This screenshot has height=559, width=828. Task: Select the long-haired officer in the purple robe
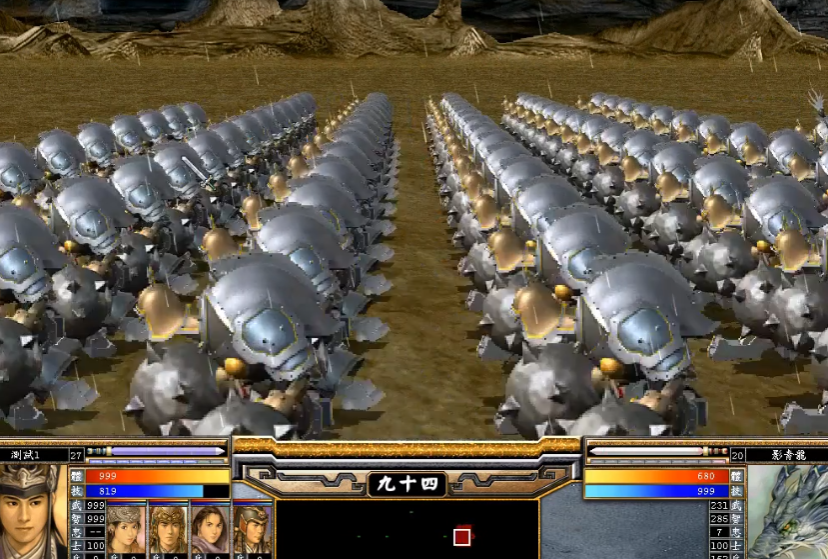coord(210,530)
